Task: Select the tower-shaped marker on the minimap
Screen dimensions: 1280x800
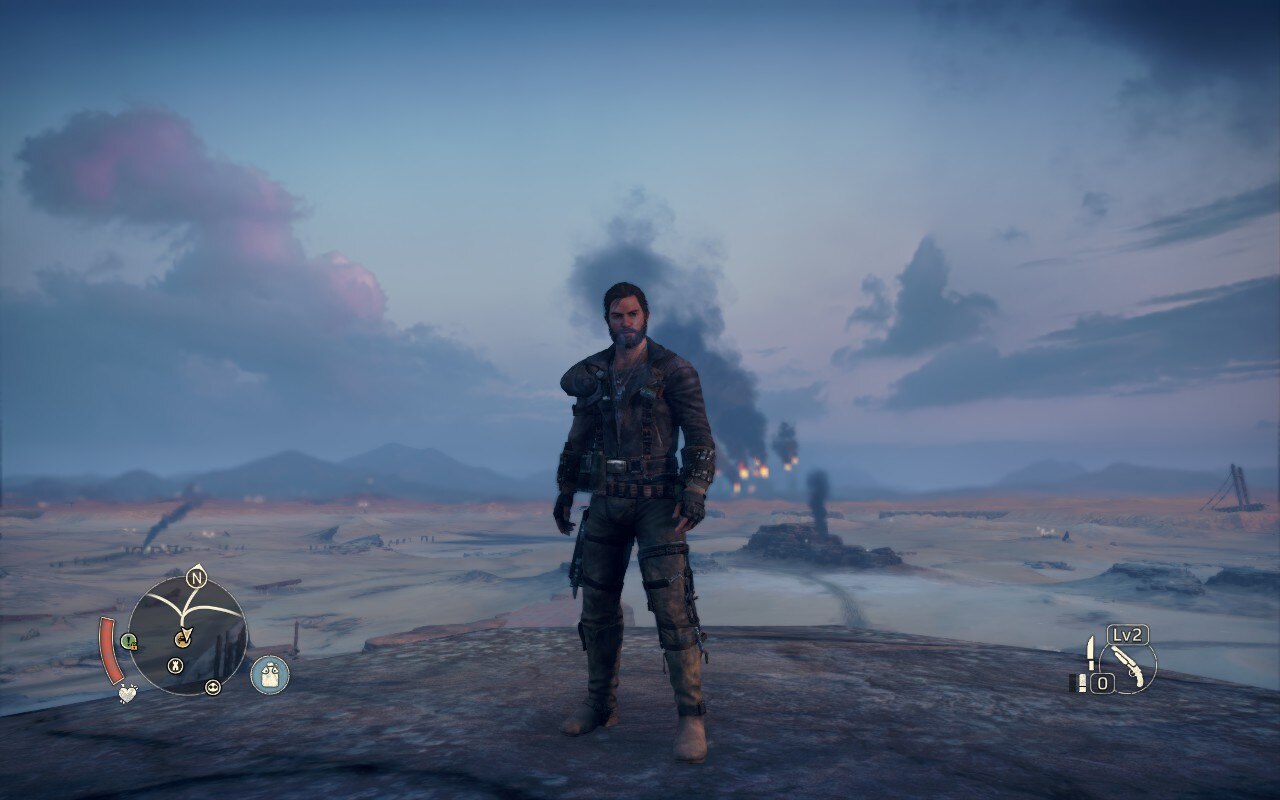Action: (175, 665)
